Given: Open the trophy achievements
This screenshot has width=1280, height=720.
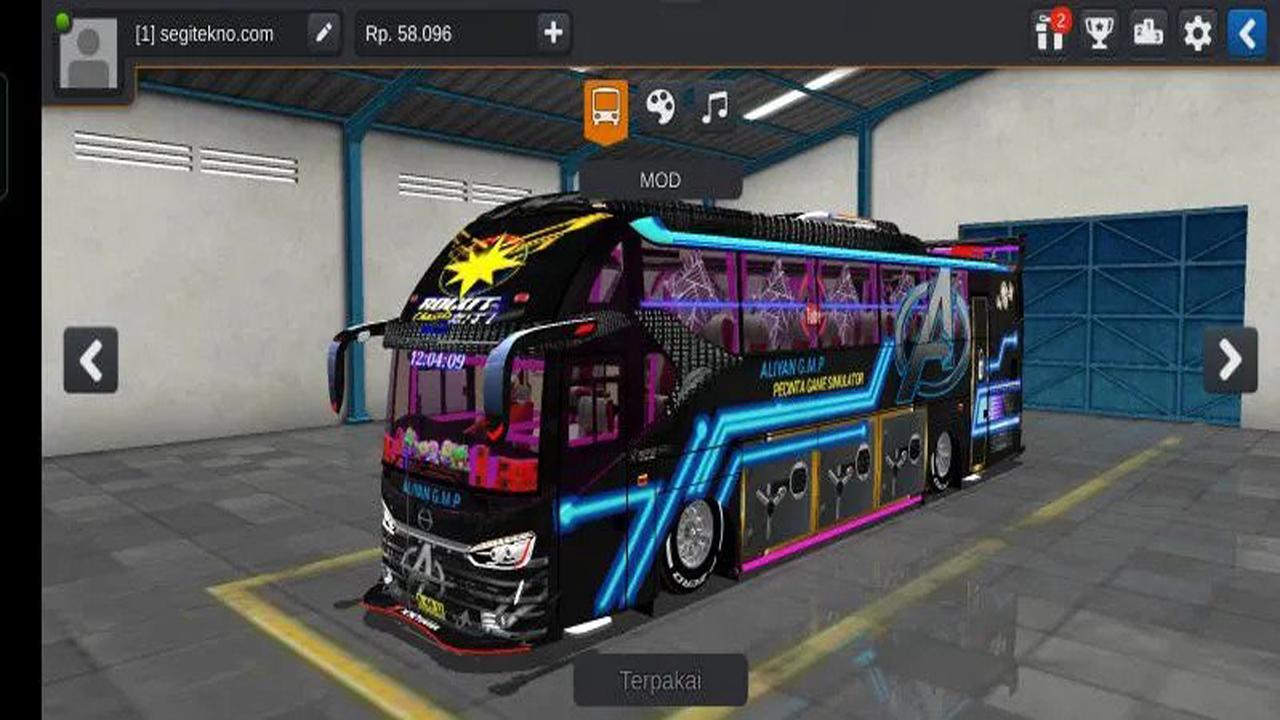Looking at the screenshot, I should tap(1099, 34).
